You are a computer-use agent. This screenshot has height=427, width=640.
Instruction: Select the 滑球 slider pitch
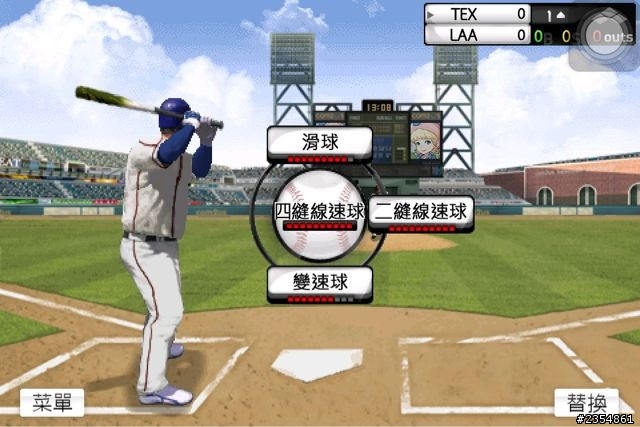coord(319,143)
